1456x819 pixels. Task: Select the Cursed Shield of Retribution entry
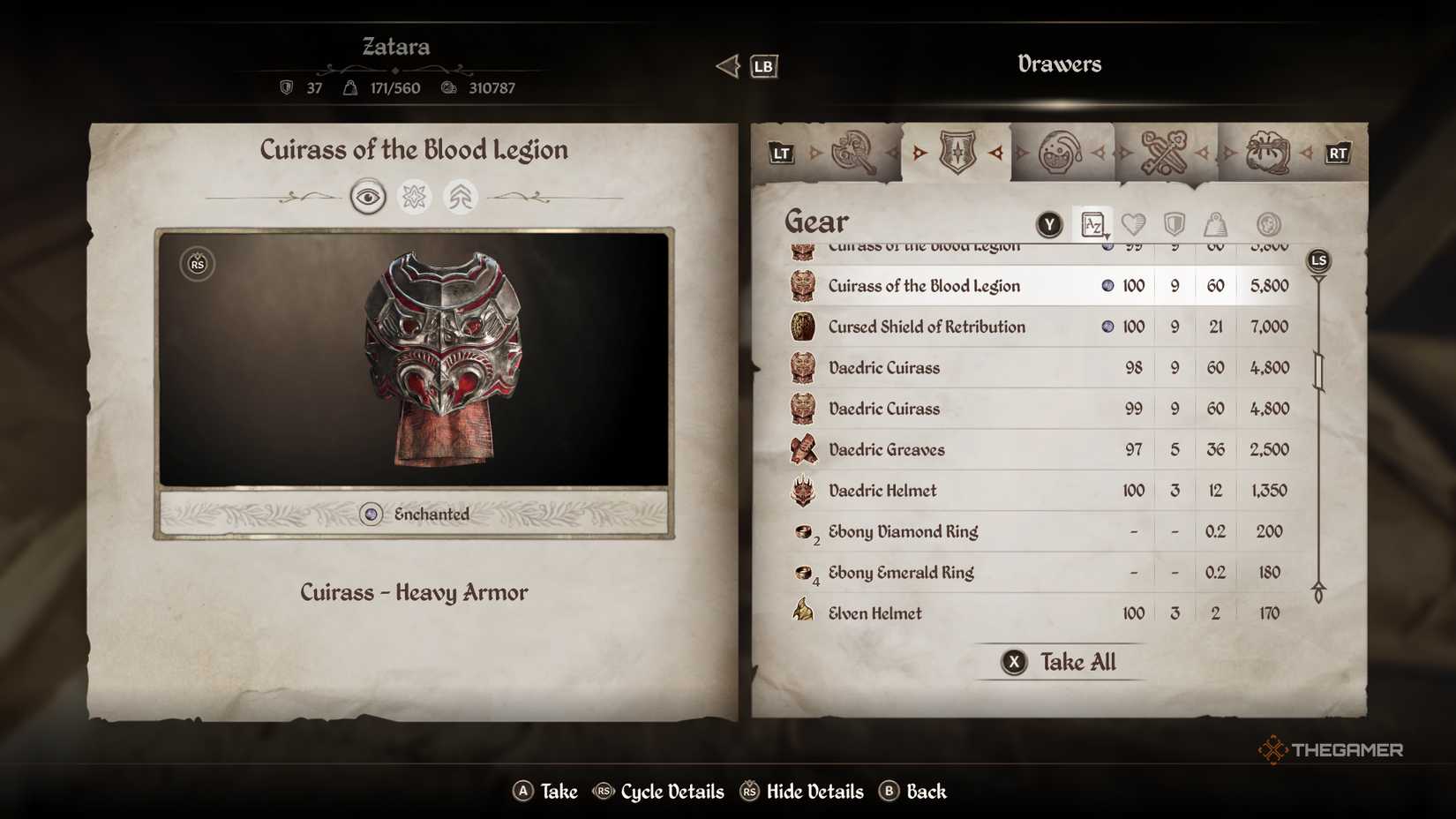click(926, 327)
